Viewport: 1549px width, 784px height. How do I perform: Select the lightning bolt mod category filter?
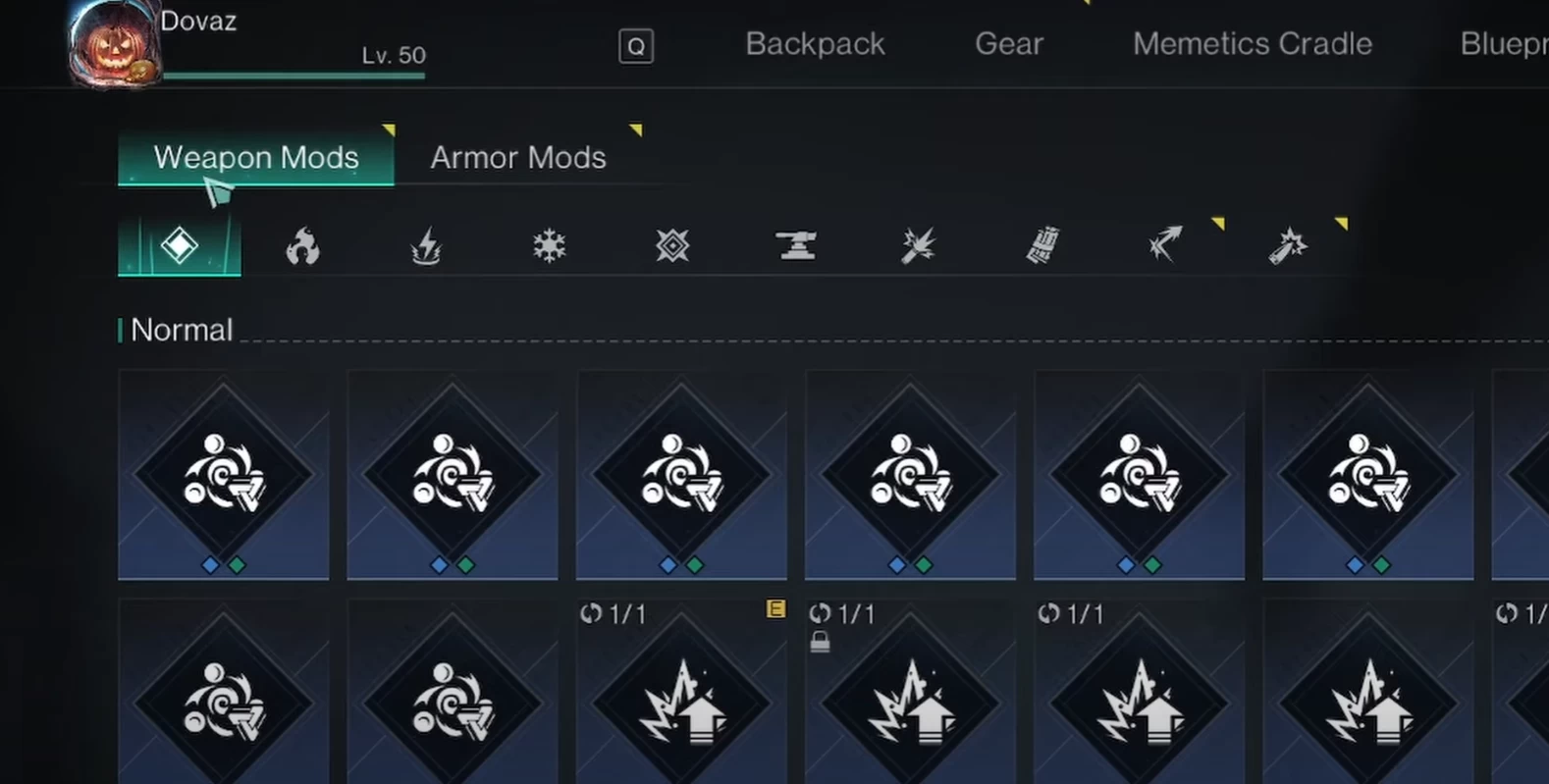(x=426, y=245)
